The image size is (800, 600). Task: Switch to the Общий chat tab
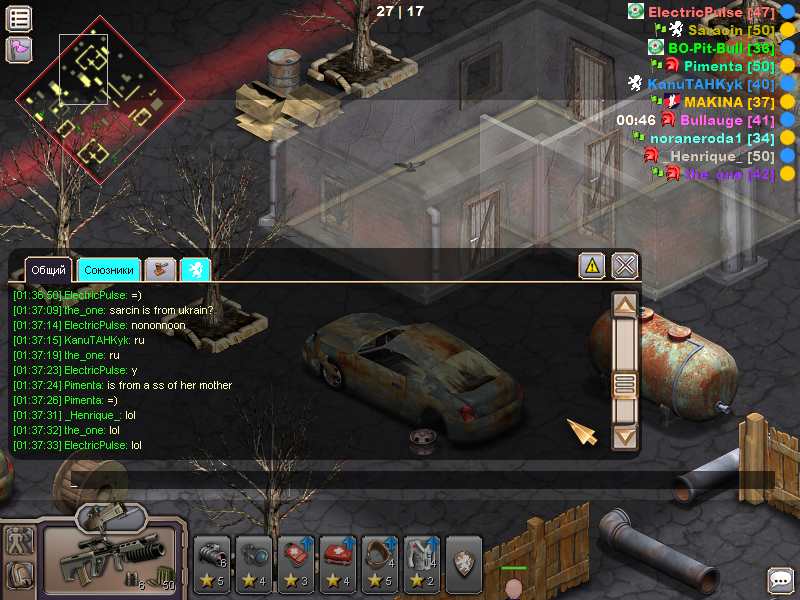point(48,270)
